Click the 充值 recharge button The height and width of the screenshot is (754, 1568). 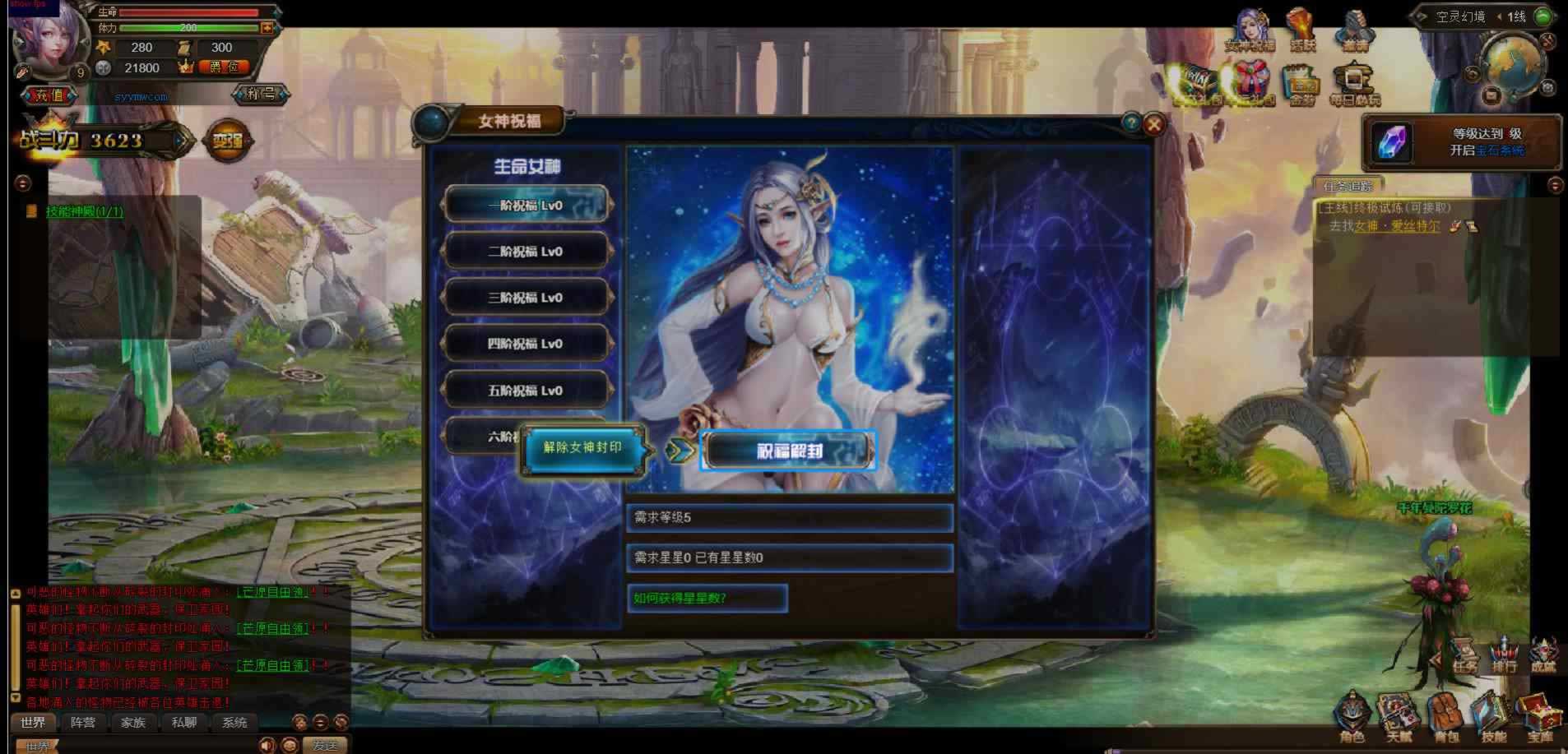pos(48,95)
